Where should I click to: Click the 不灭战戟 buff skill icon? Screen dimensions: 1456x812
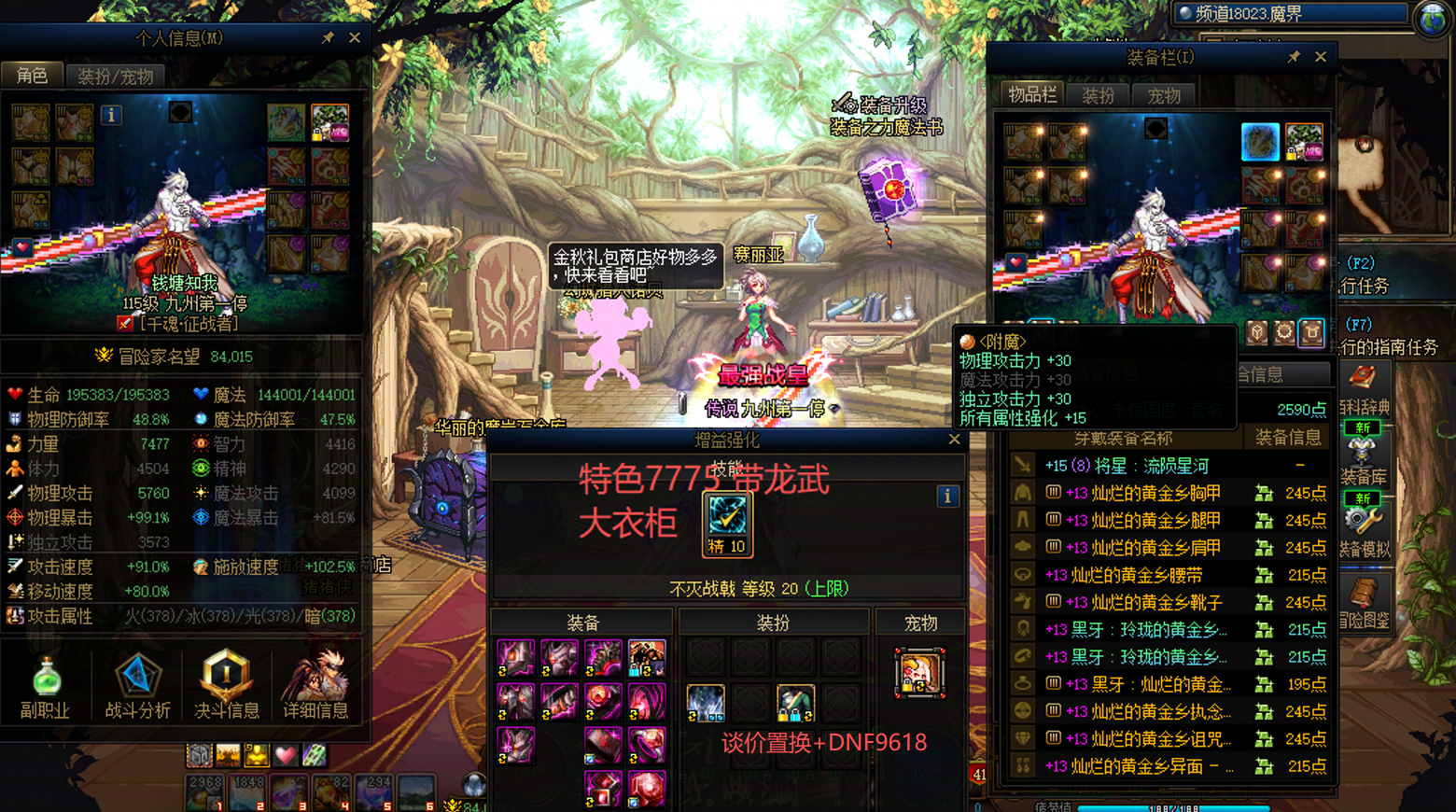click(x=726, y=518)
